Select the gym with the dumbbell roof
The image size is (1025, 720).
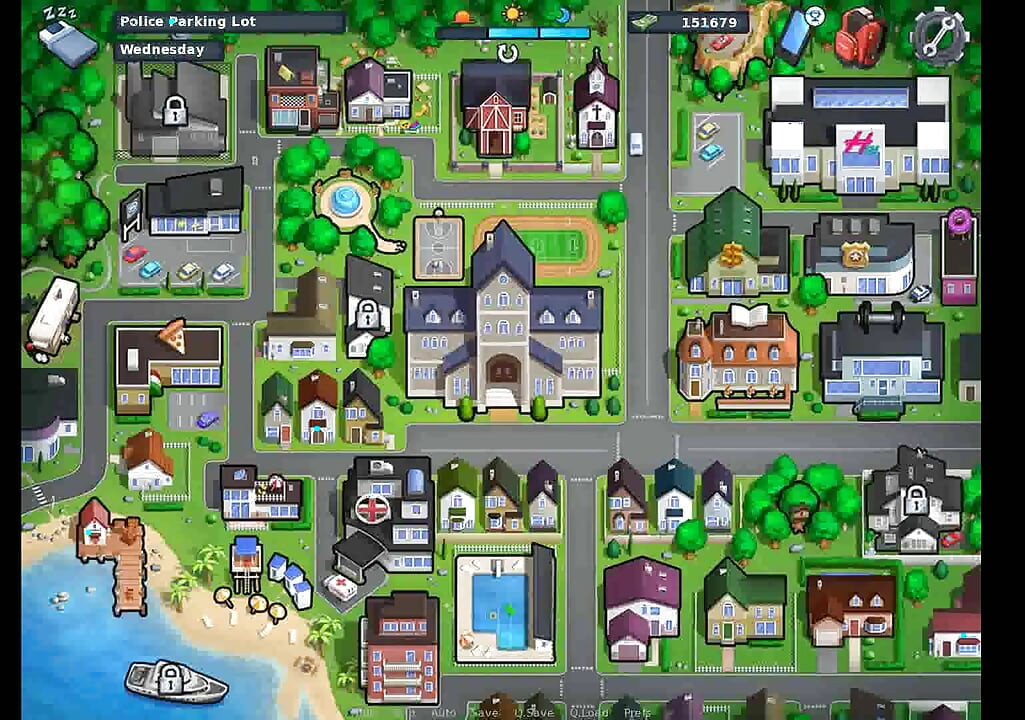tap(881, 355)
